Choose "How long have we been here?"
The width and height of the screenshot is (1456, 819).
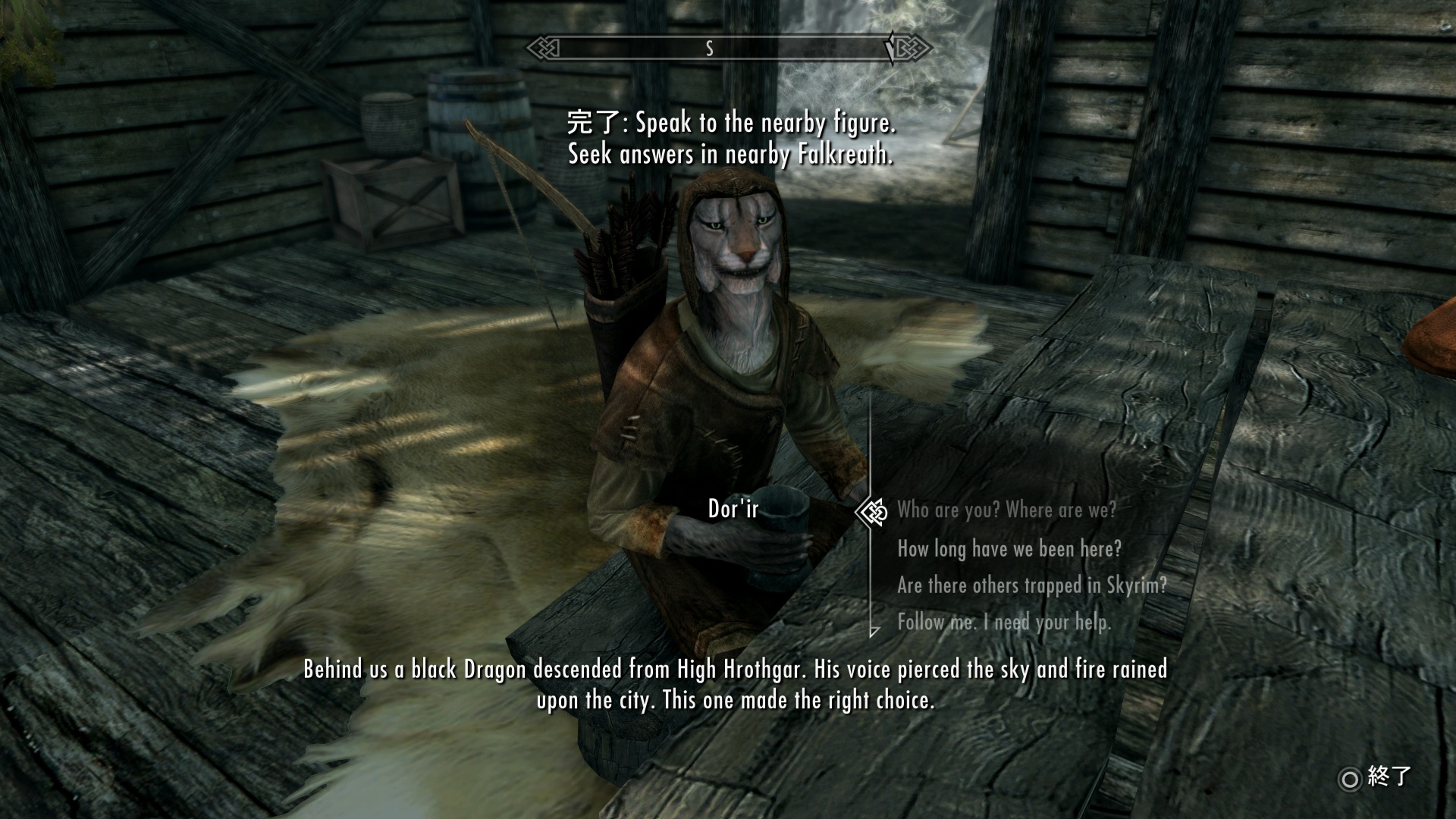(x=1009, y=548)
